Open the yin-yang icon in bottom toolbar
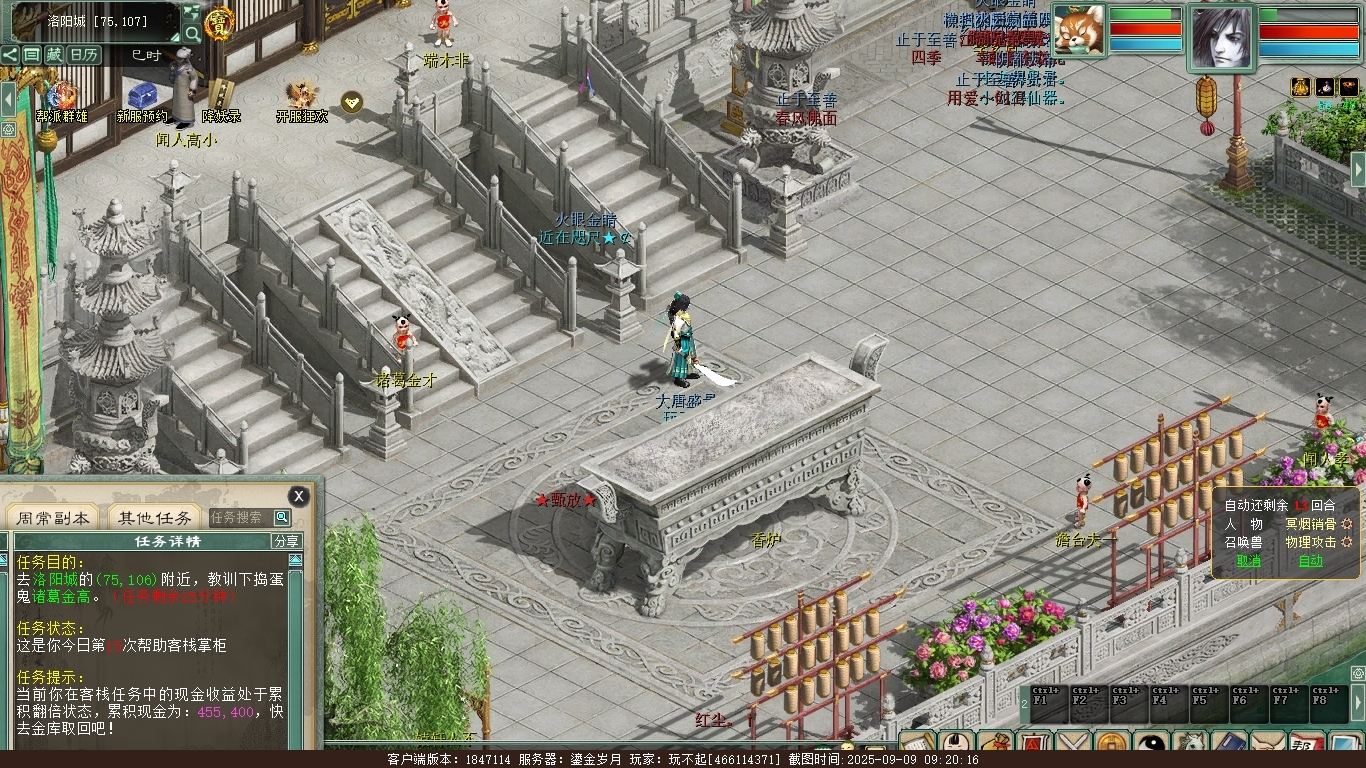 click(x=1153, y=746)
